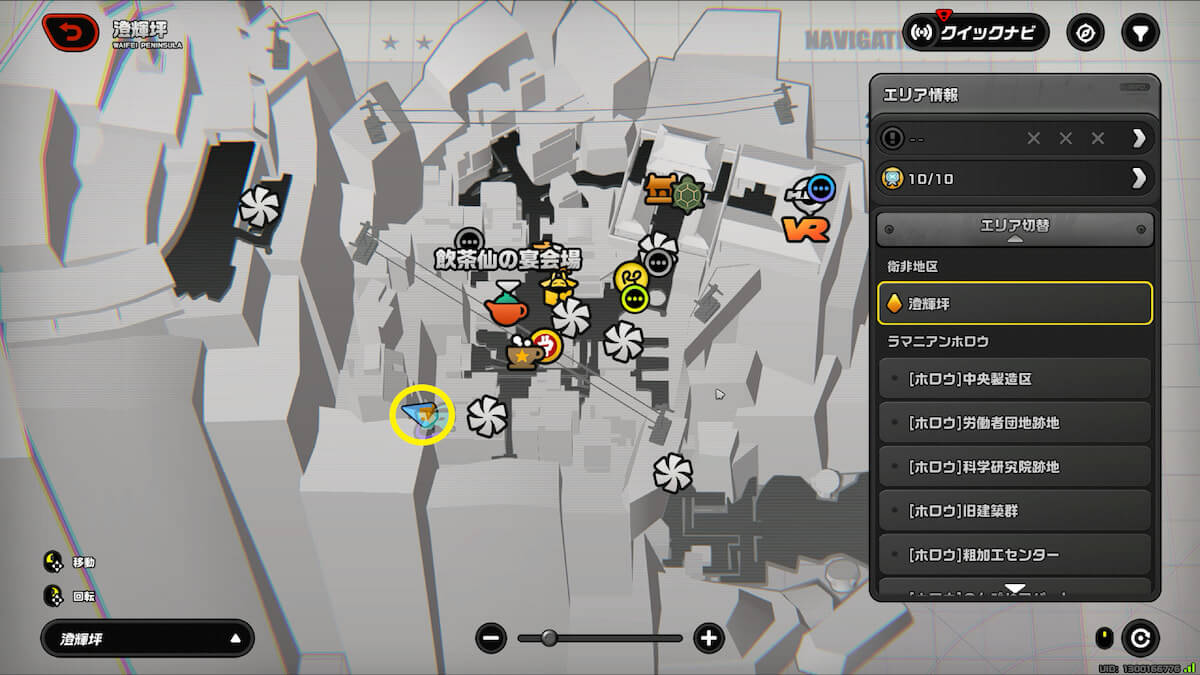
Task: Pick [ホロウ]旧建築群 from area list
Action: point(1015,511)
